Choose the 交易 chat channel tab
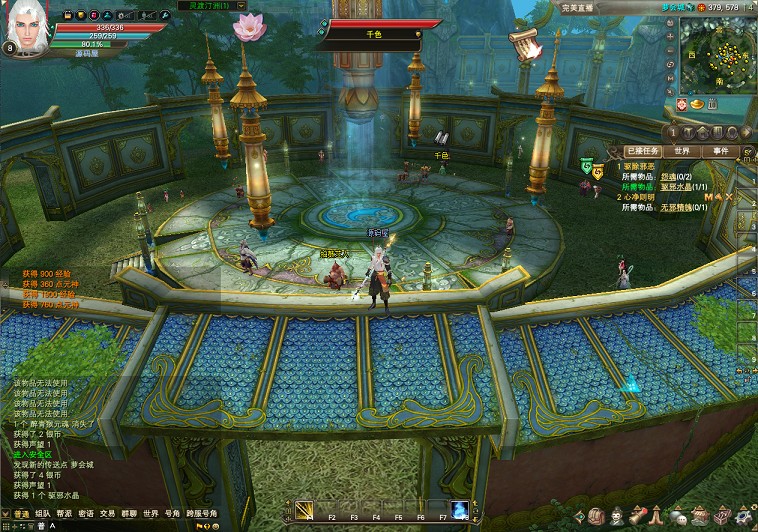758x532 pixels. click(x=107, y=513)
